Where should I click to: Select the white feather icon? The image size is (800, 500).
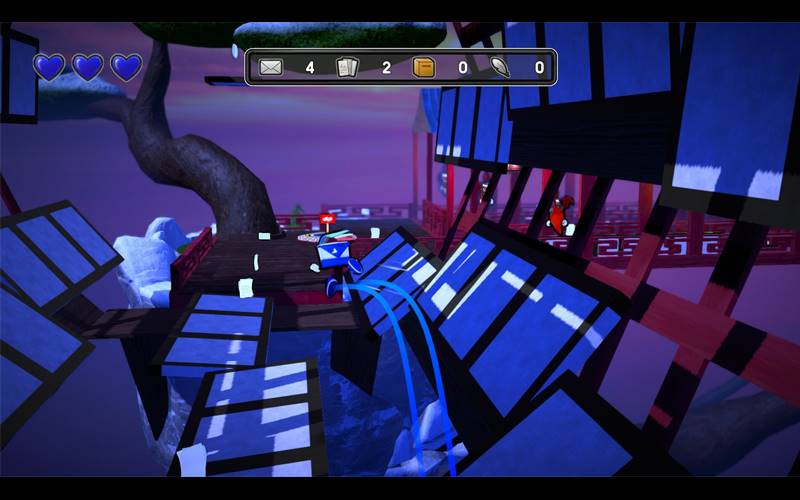click(501, 68)
